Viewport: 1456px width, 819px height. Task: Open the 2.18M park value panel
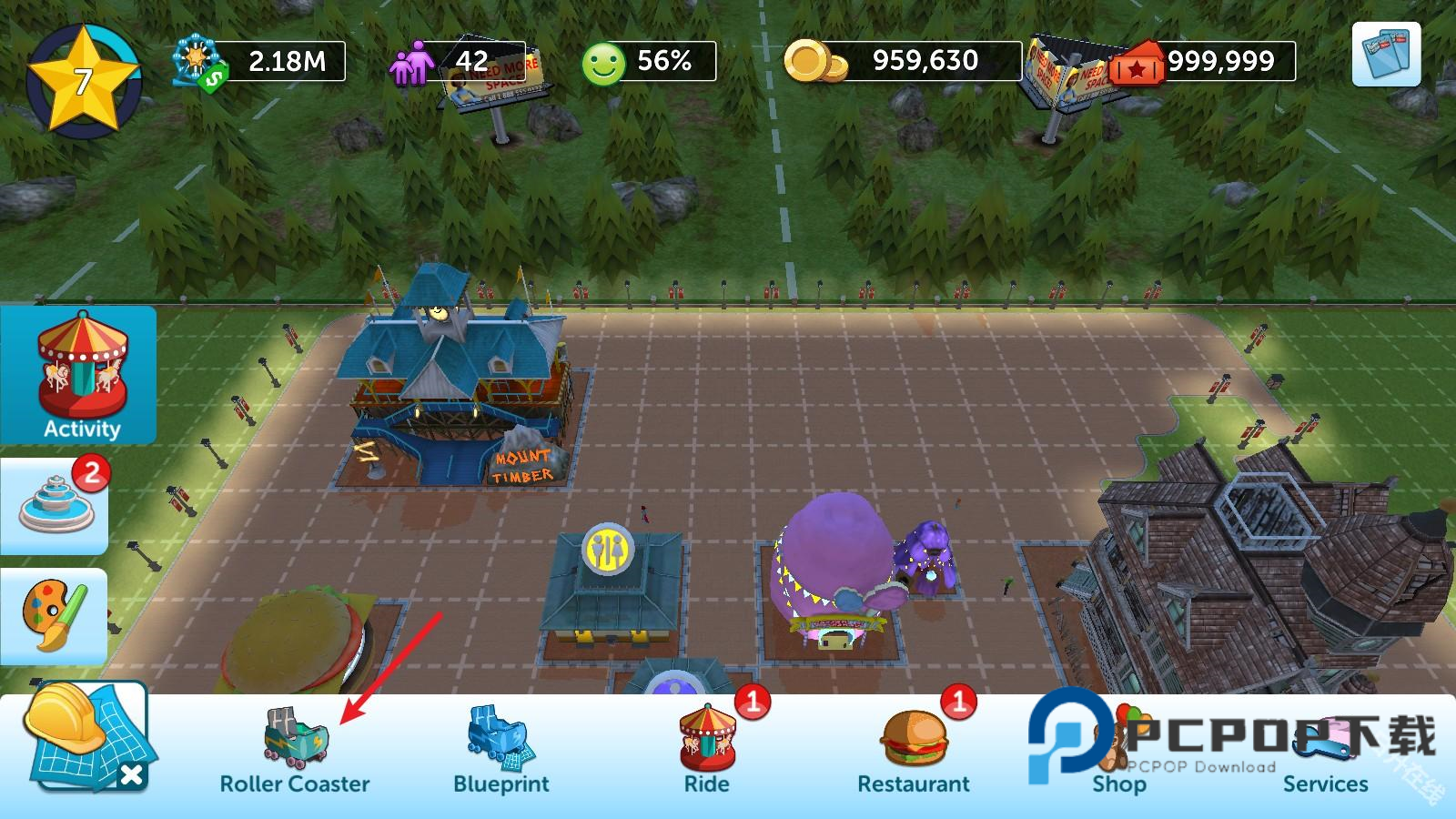pos(259,62)
